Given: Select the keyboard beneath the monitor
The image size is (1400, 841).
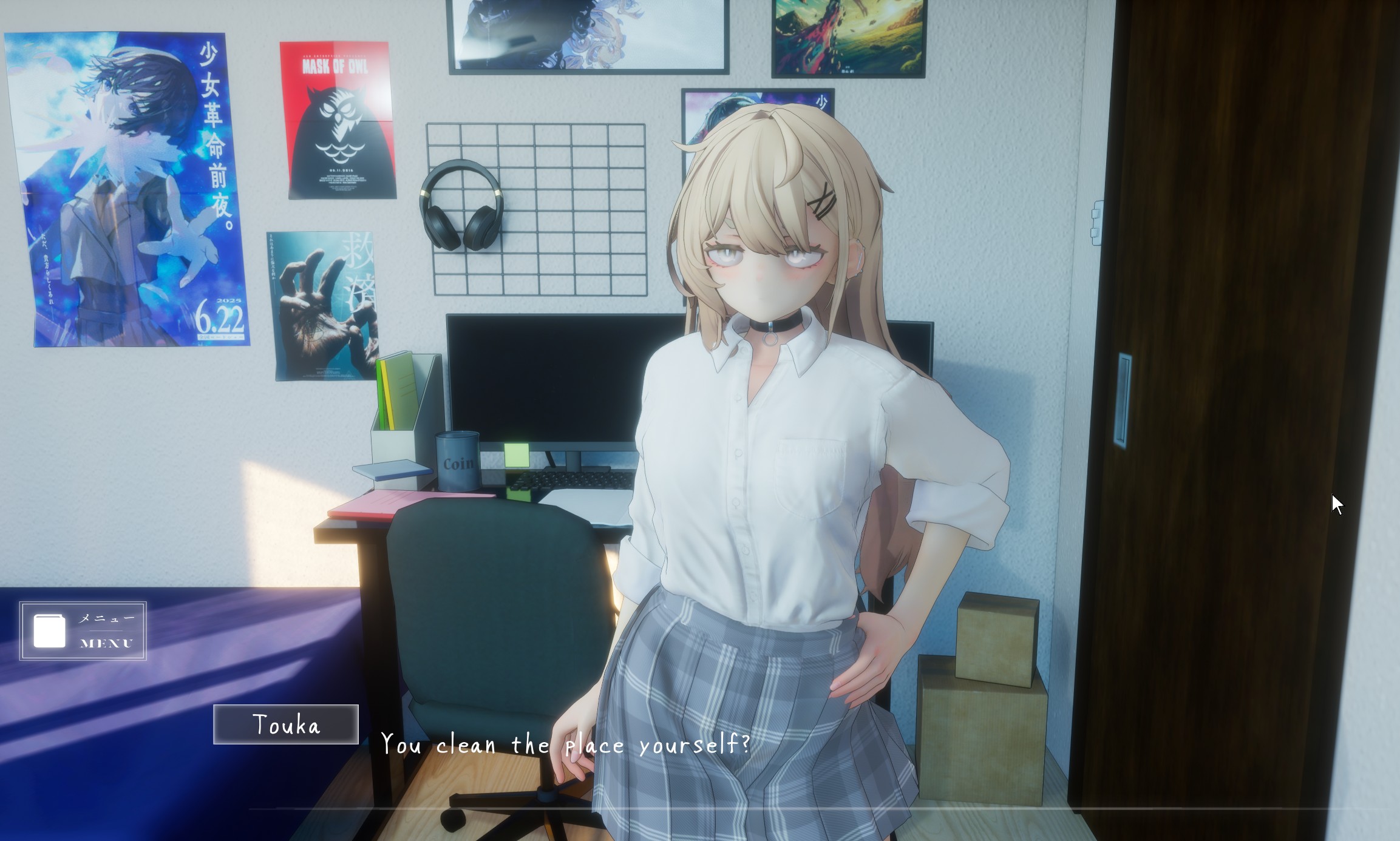Looking at the screenshot, I should (565, 479).
